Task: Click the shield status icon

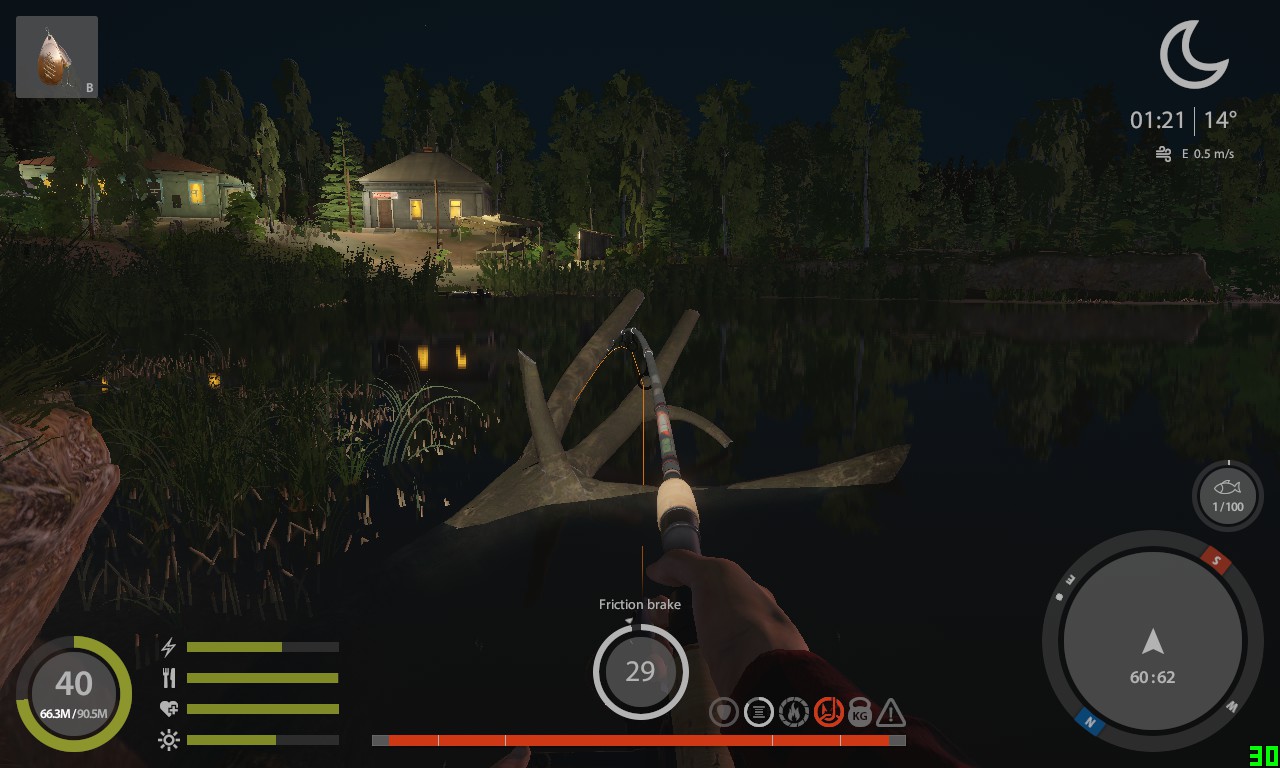Action: tap(724, 712)
